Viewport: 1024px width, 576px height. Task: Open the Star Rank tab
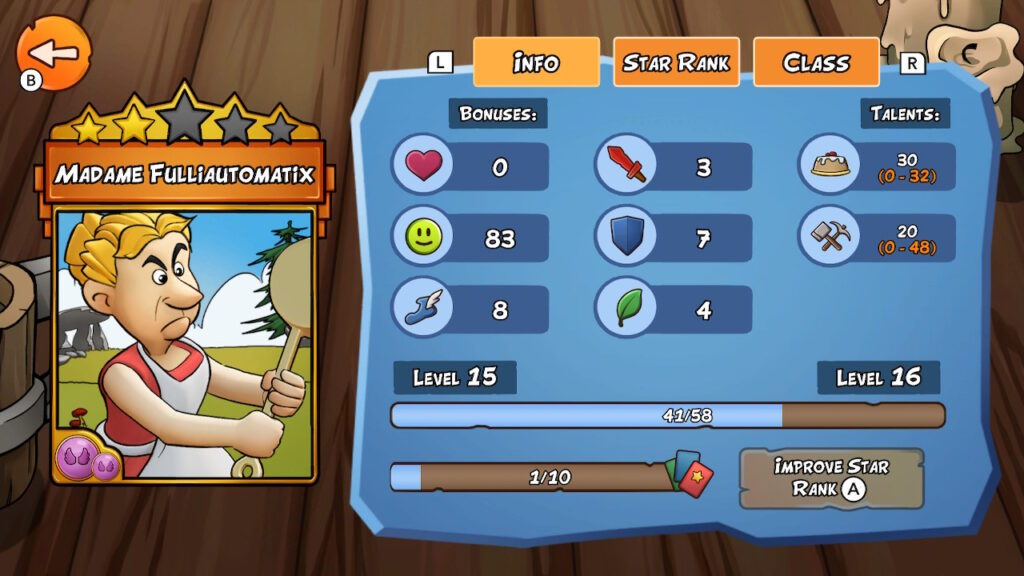tap(676, 62)
